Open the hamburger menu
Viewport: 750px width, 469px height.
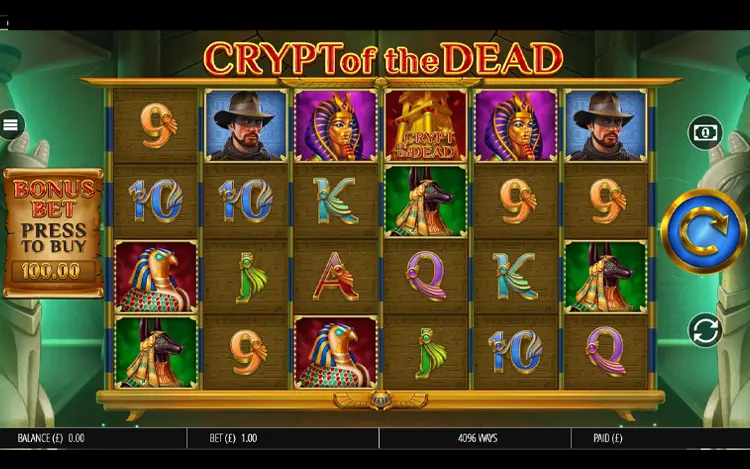coord(12,125)
